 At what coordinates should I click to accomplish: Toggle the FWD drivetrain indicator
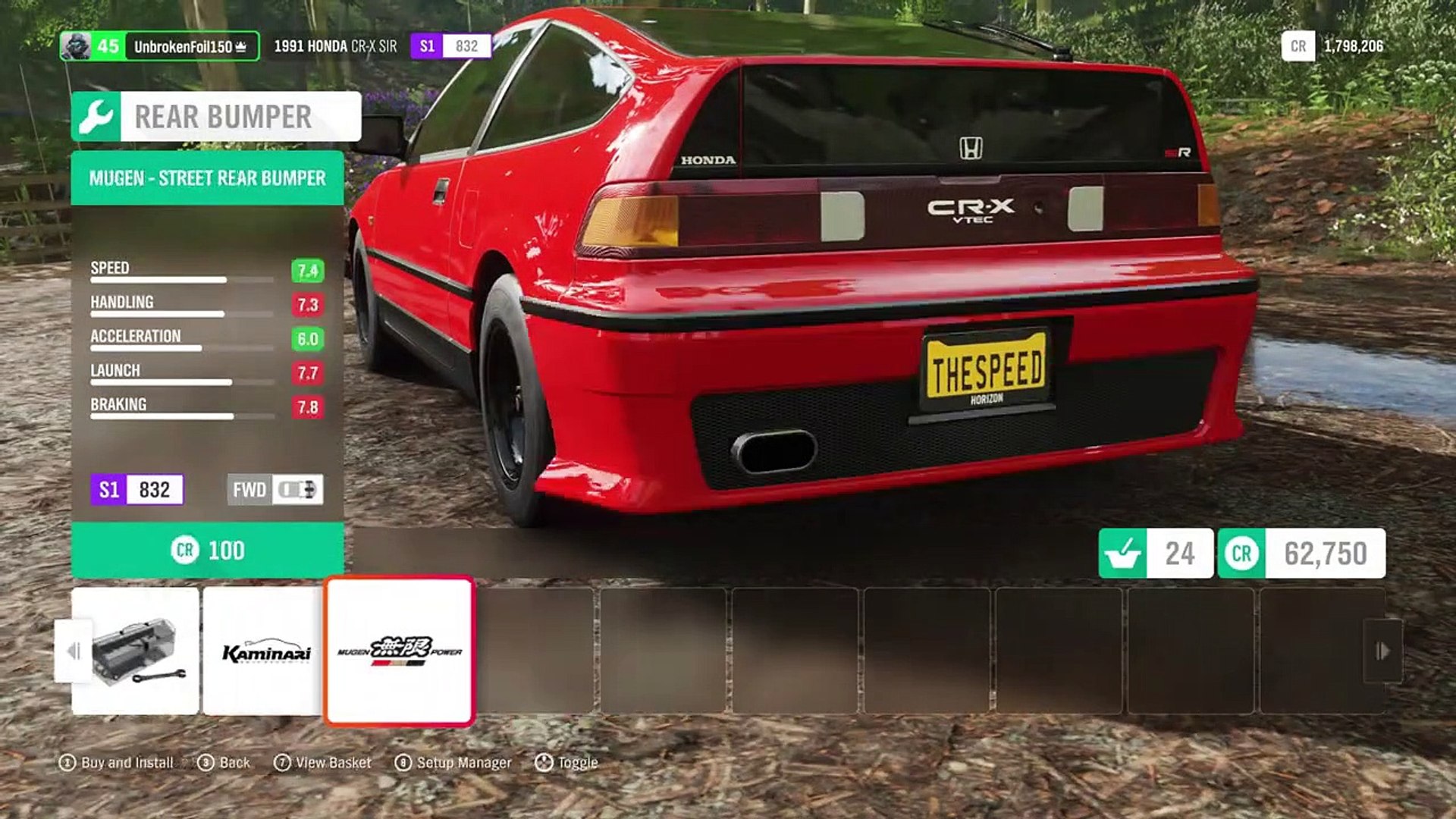point(275,490)
